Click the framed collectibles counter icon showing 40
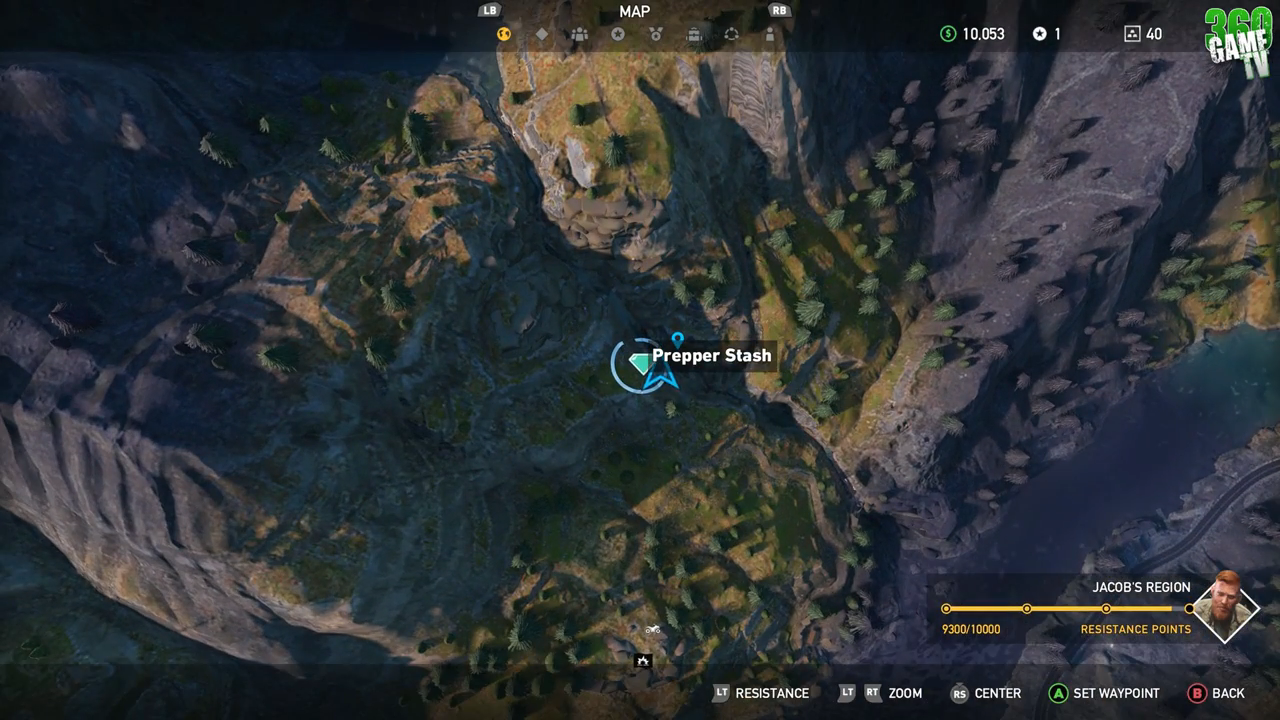This screenshot has width=1280, height=720. click(x=1131, y=33)
